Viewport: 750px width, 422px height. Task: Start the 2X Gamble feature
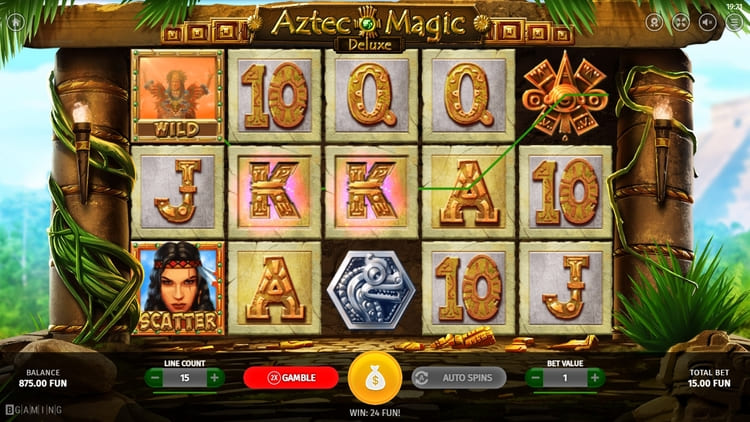288,378
